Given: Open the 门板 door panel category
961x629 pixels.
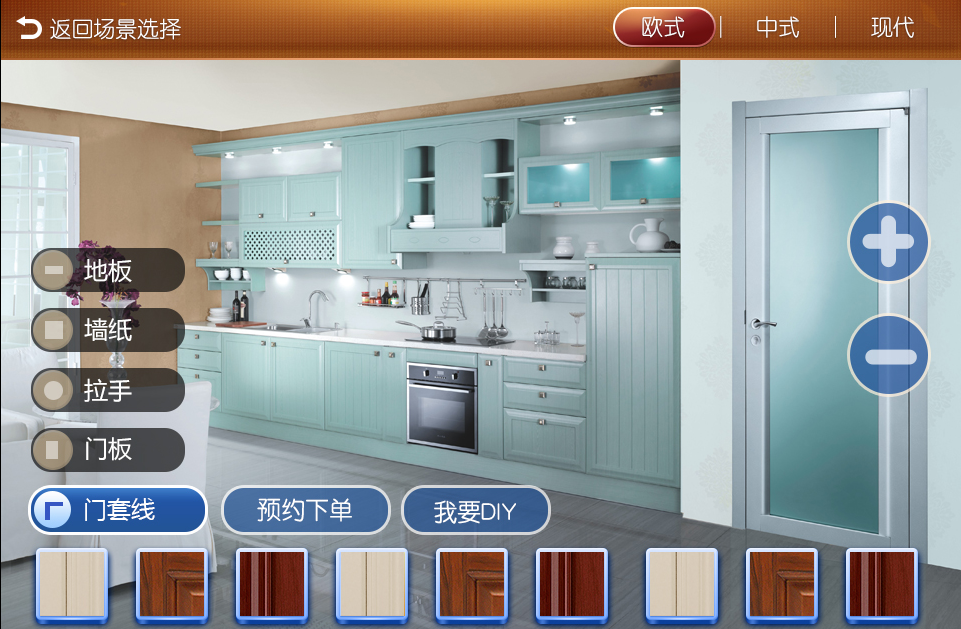Looking at the screenshot, I should pos(108,450).
